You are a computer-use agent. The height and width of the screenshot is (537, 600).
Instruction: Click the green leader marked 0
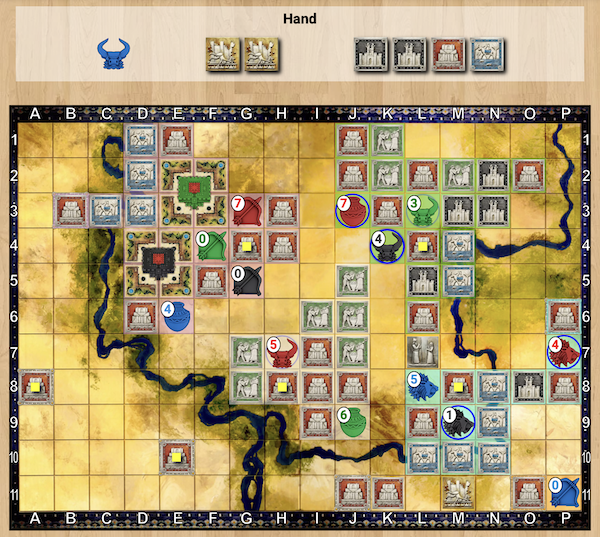[211, 246]
